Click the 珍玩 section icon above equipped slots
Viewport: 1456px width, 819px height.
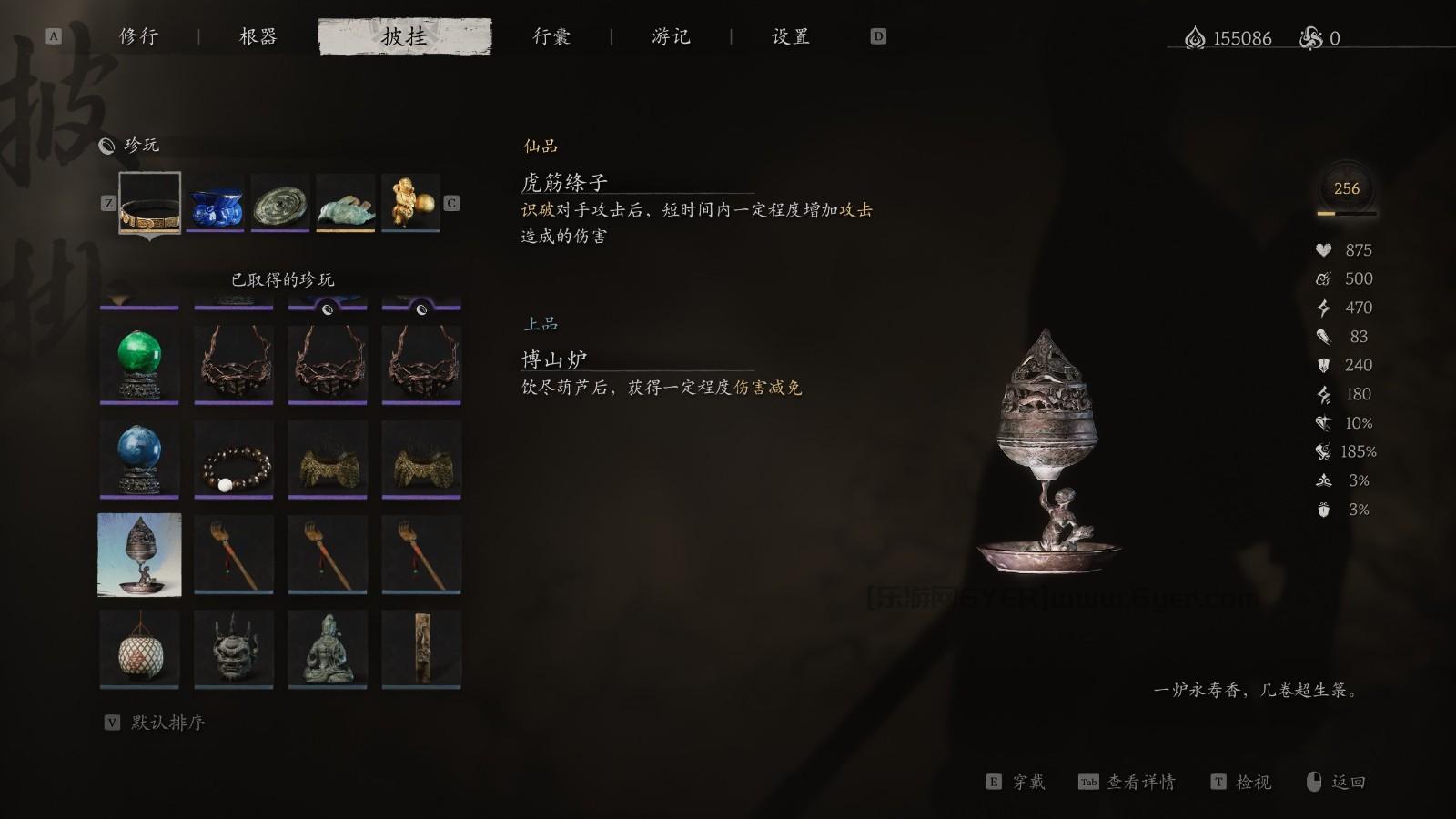point(106,145)
